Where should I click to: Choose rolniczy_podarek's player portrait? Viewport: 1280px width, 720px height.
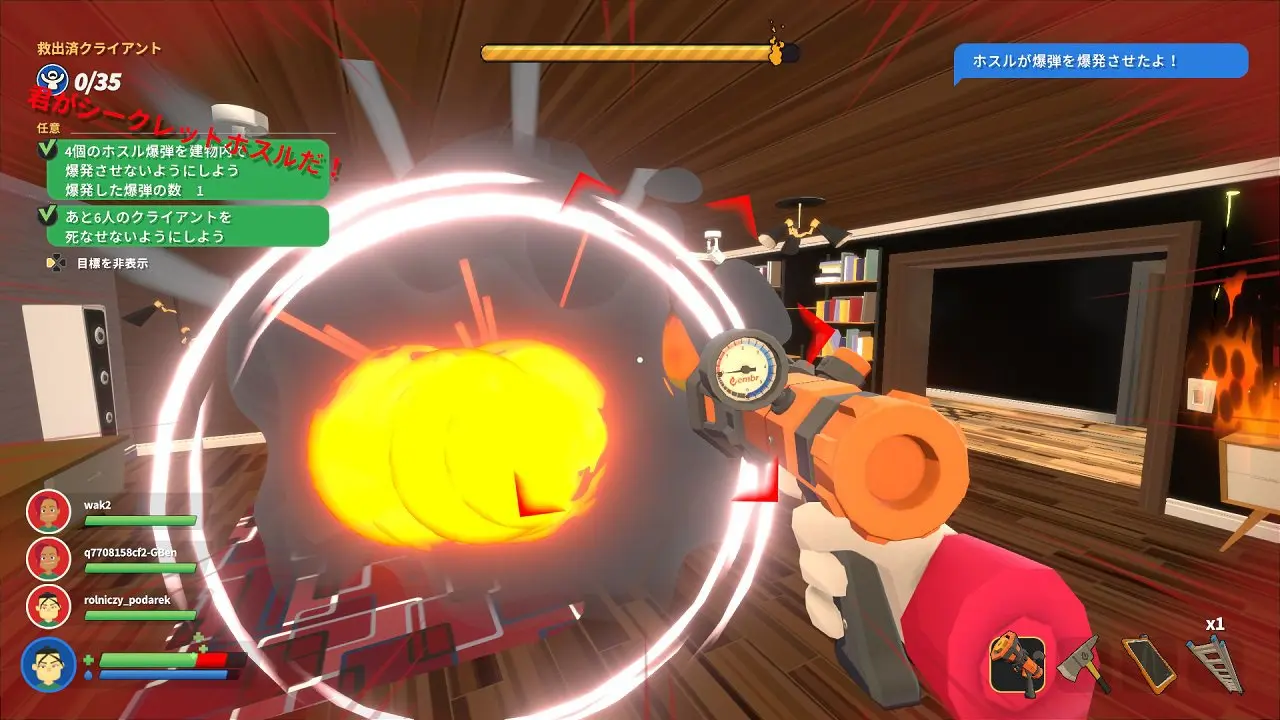click(48, 605)
